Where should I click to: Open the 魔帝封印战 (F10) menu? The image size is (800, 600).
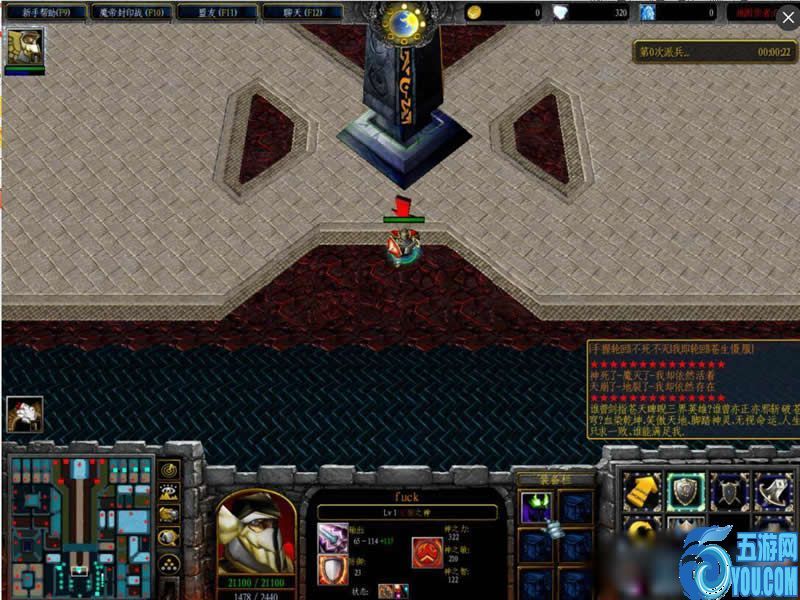pyautogui.click(x=131, y=12)
